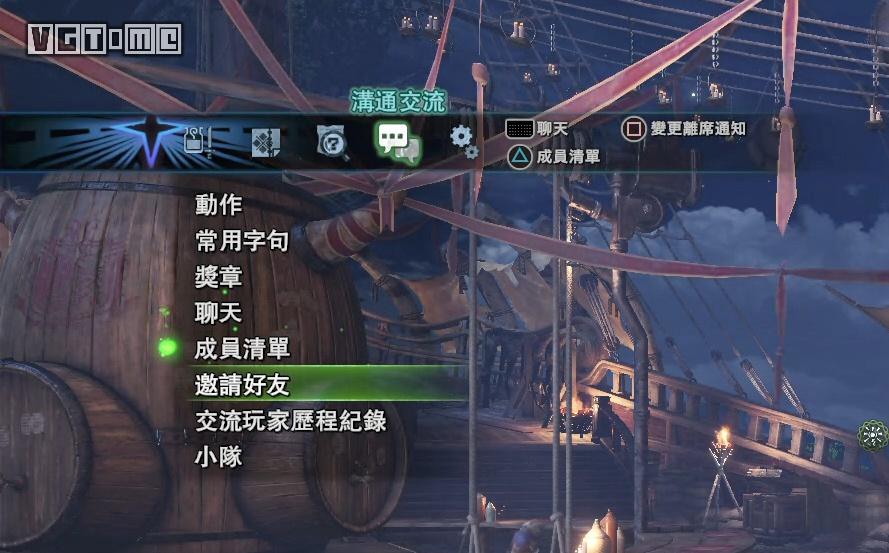Open 交流玩家歷程紀錄
Screen dimensions: 889x553
point(291,420)
